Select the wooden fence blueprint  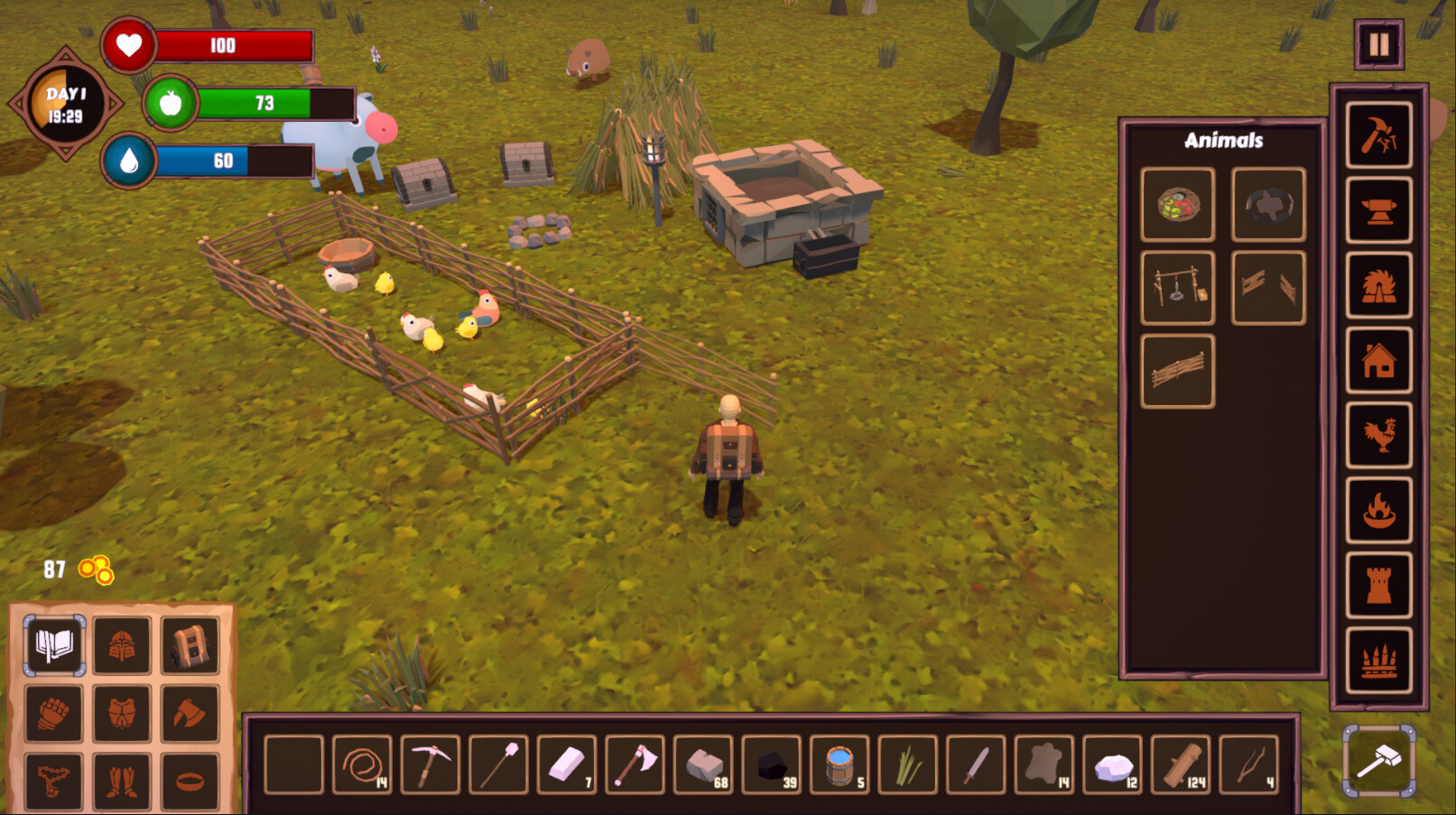coord(1178,370)
